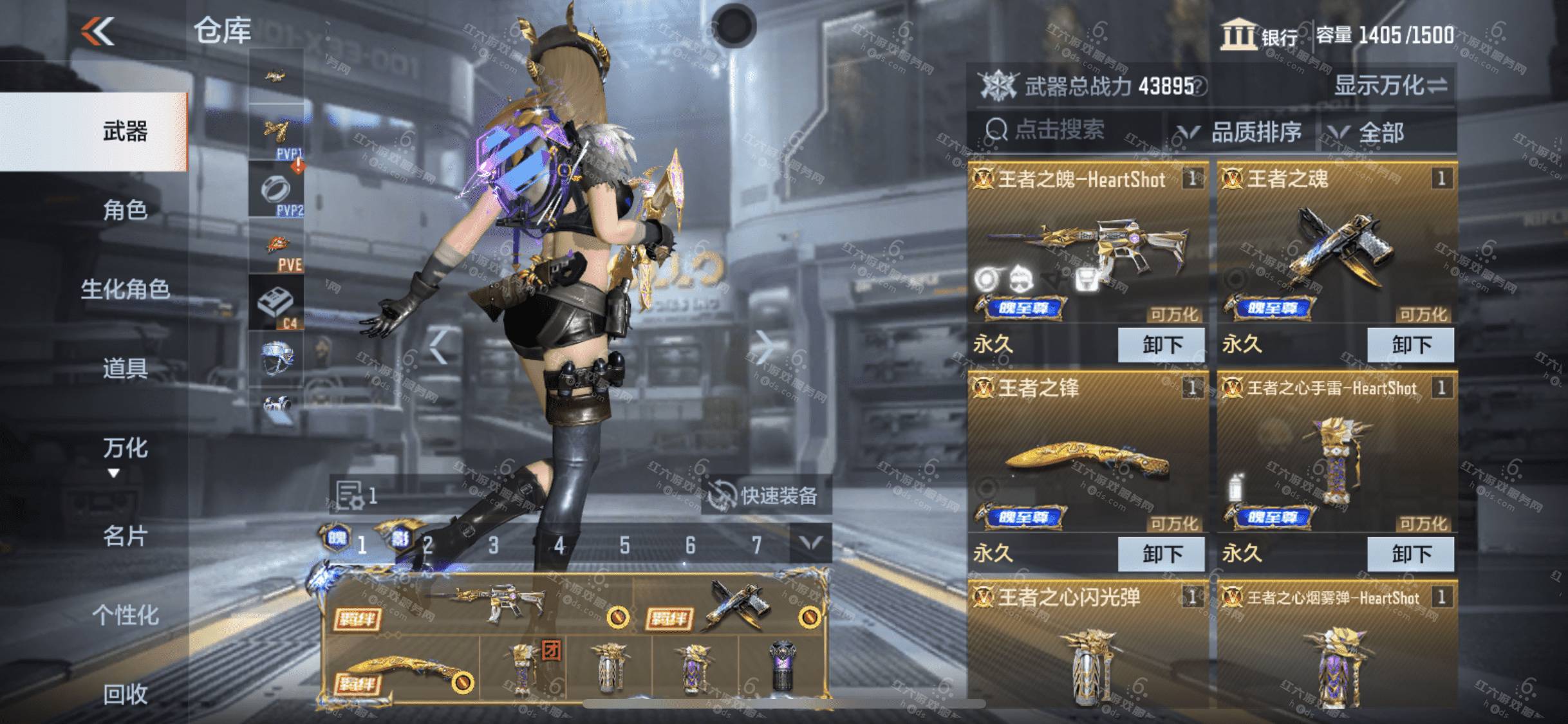This screenshot has height=724, width=1568.
Task: Switch to the 个性化 category
Action: (x=126, y=615)
